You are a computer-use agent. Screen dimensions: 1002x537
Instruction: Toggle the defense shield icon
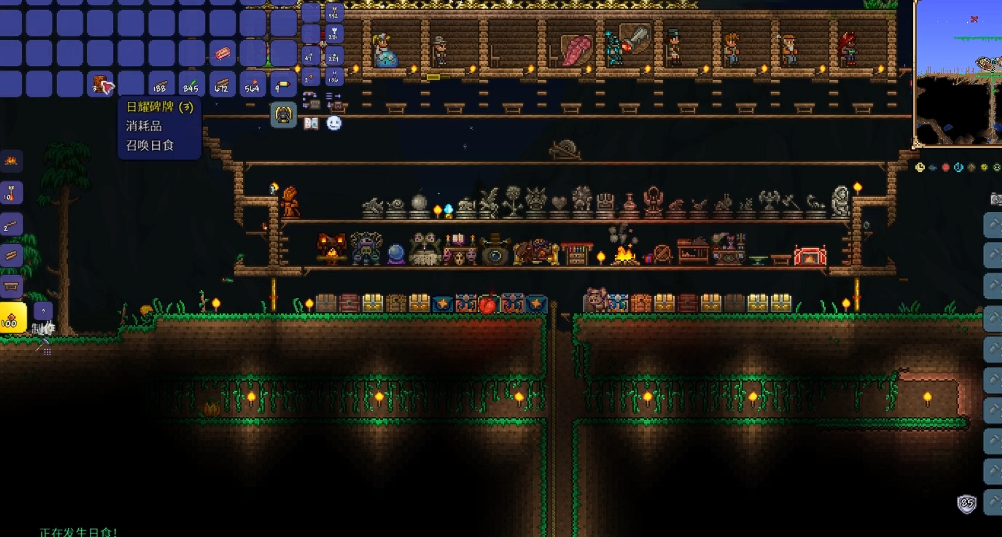(x=967, y=504)
